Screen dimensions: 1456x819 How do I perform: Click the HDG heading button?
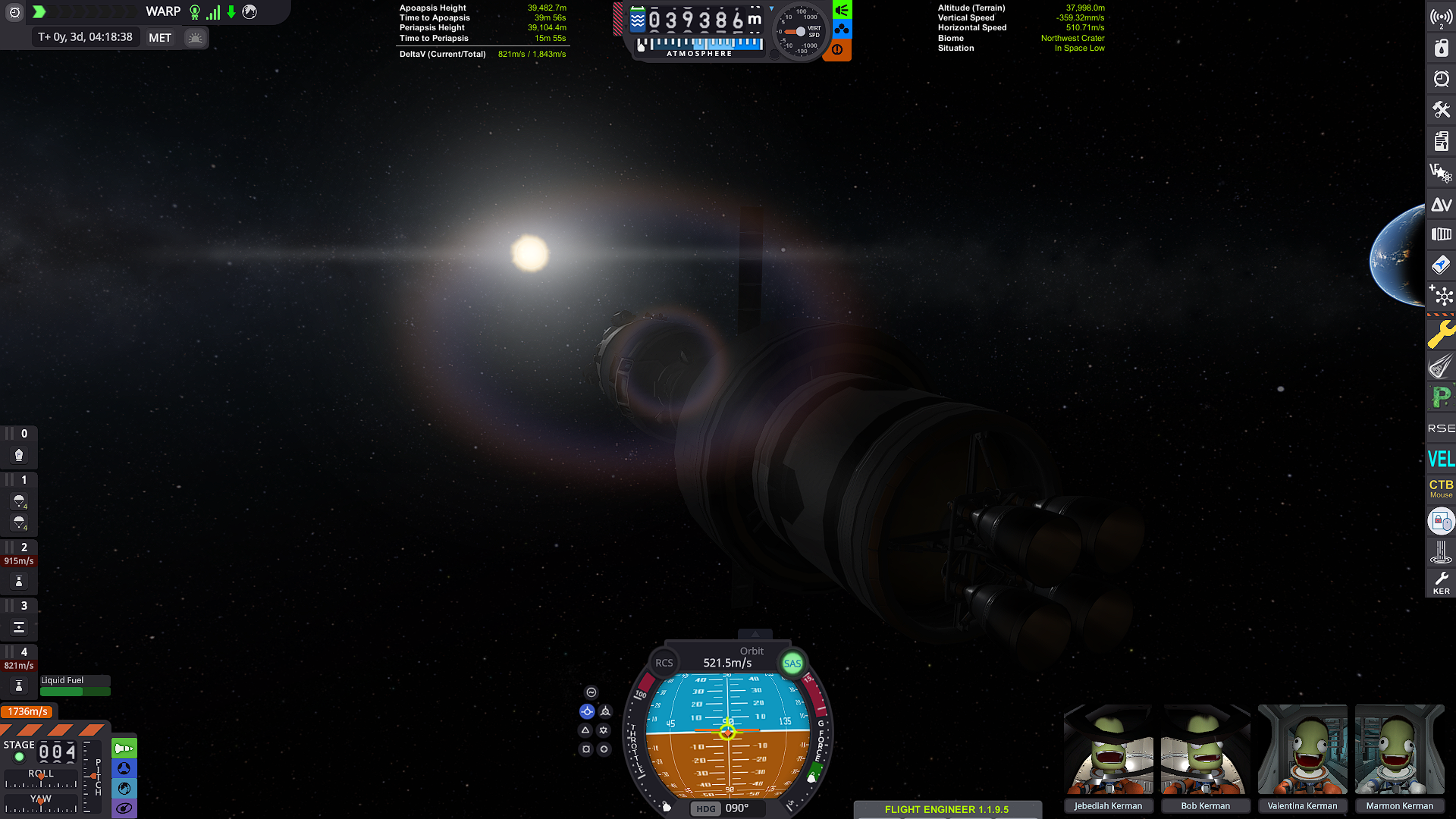[705, 808]
